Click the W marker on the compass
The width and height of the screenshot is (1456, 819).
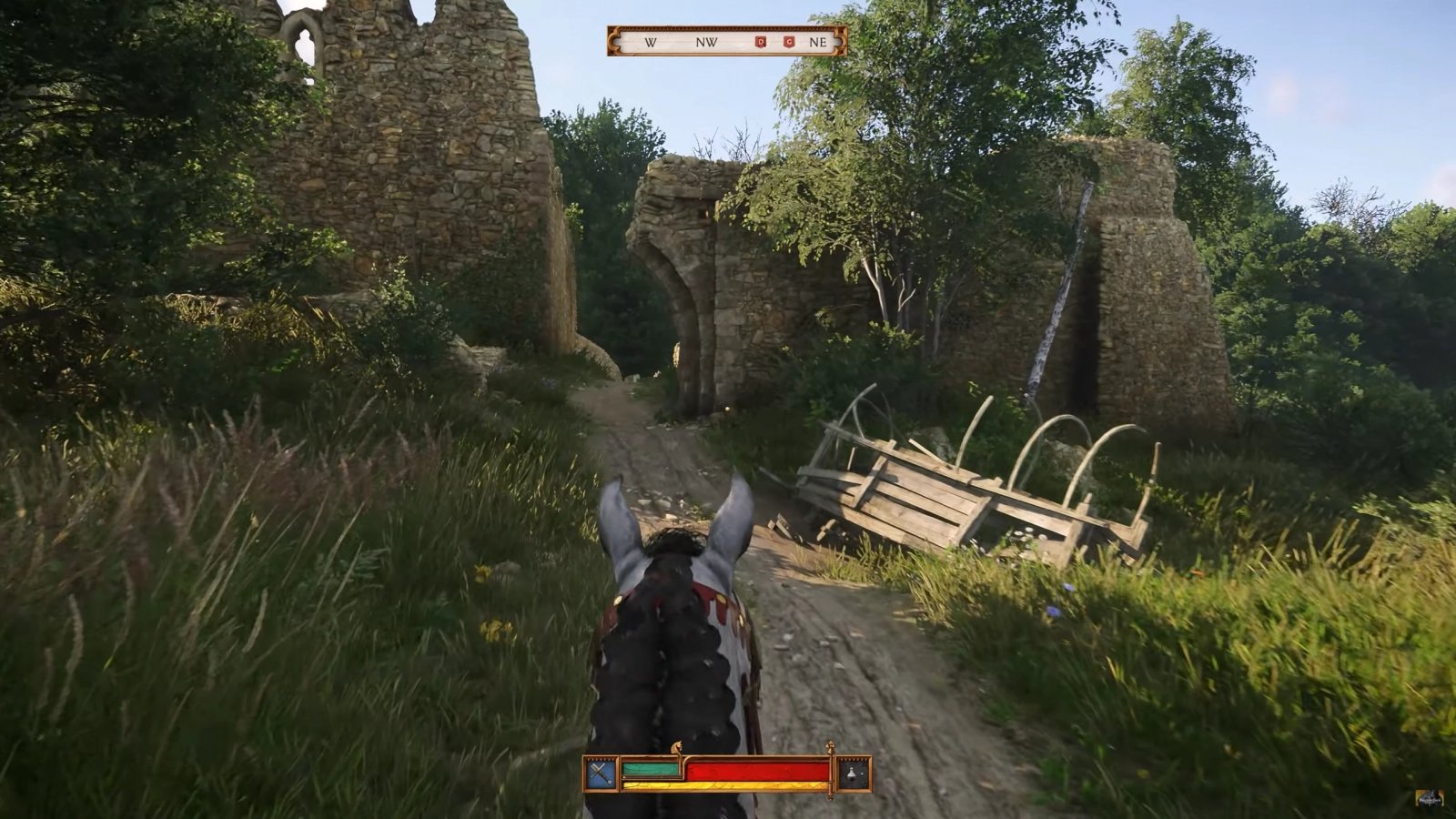(650, 43)
